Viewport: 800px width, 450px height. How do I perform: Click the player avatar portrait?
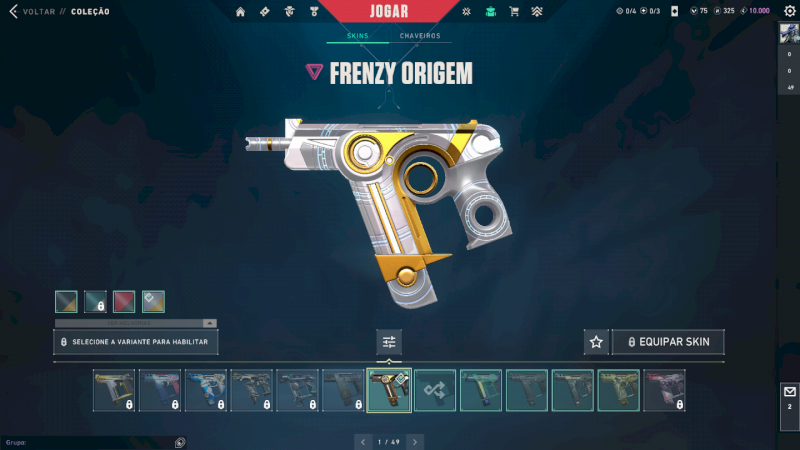789,32
